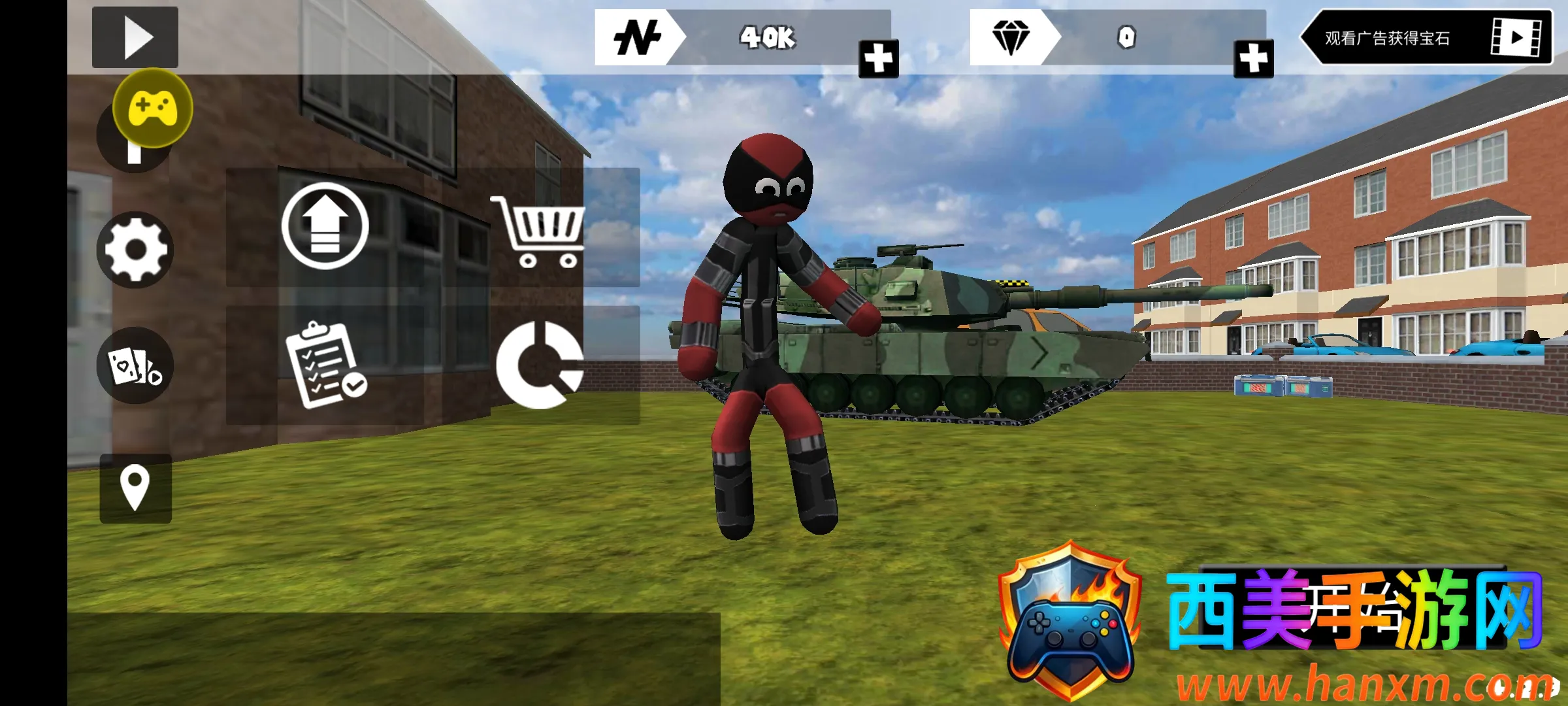The image size is (1568, 706).
Task: Start the game with the play arrow
Action: (135, 37)
